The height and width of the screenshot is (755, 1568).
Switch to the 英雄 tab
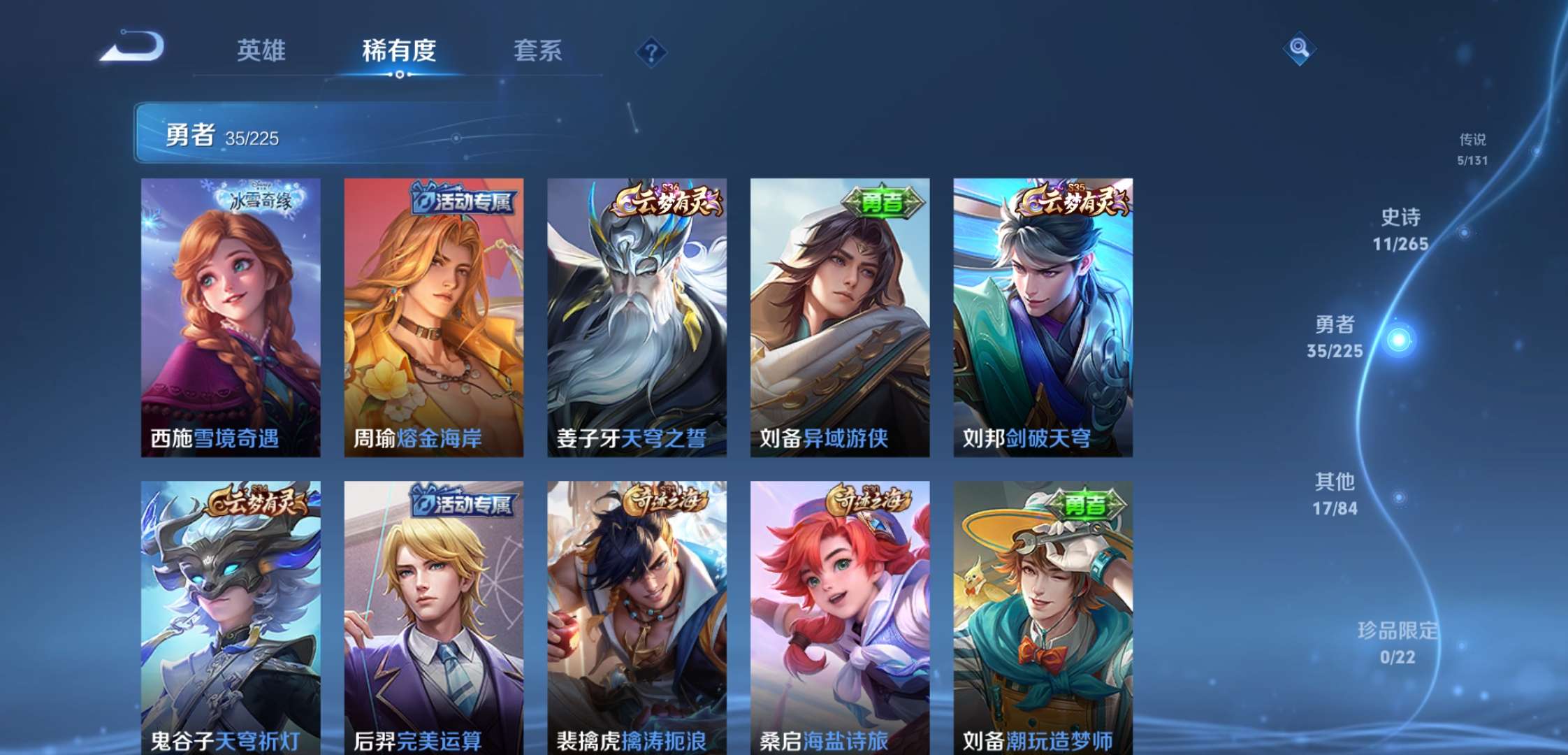[x=261, y=52]
